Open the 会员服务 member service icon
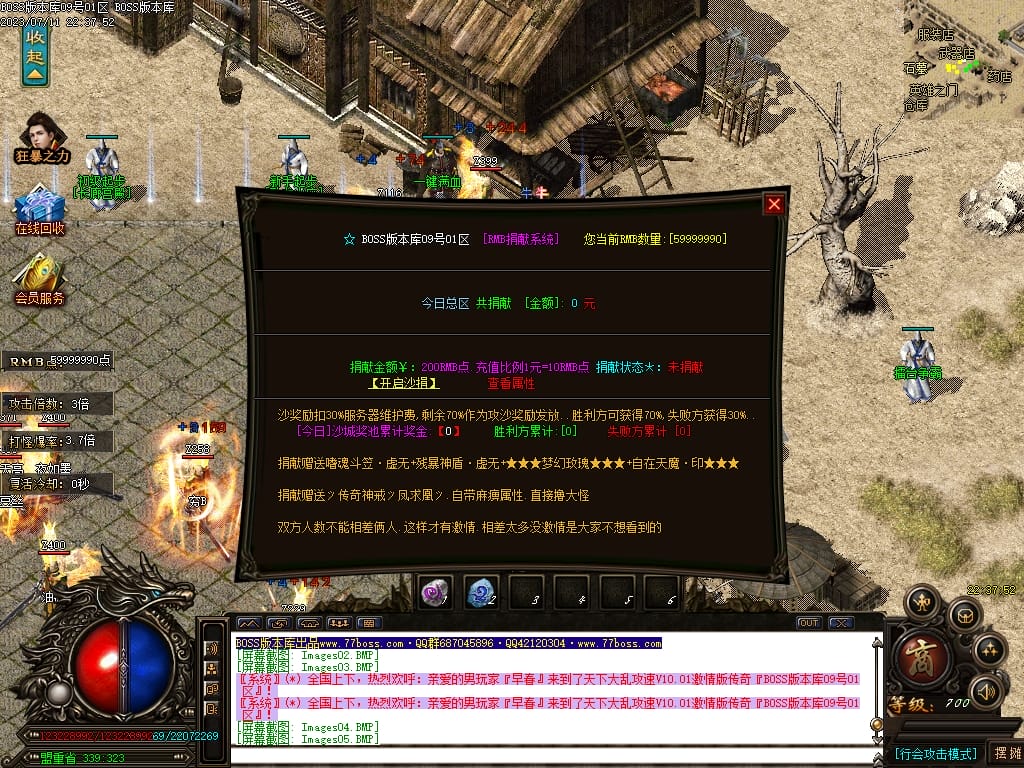 [39, 278]
